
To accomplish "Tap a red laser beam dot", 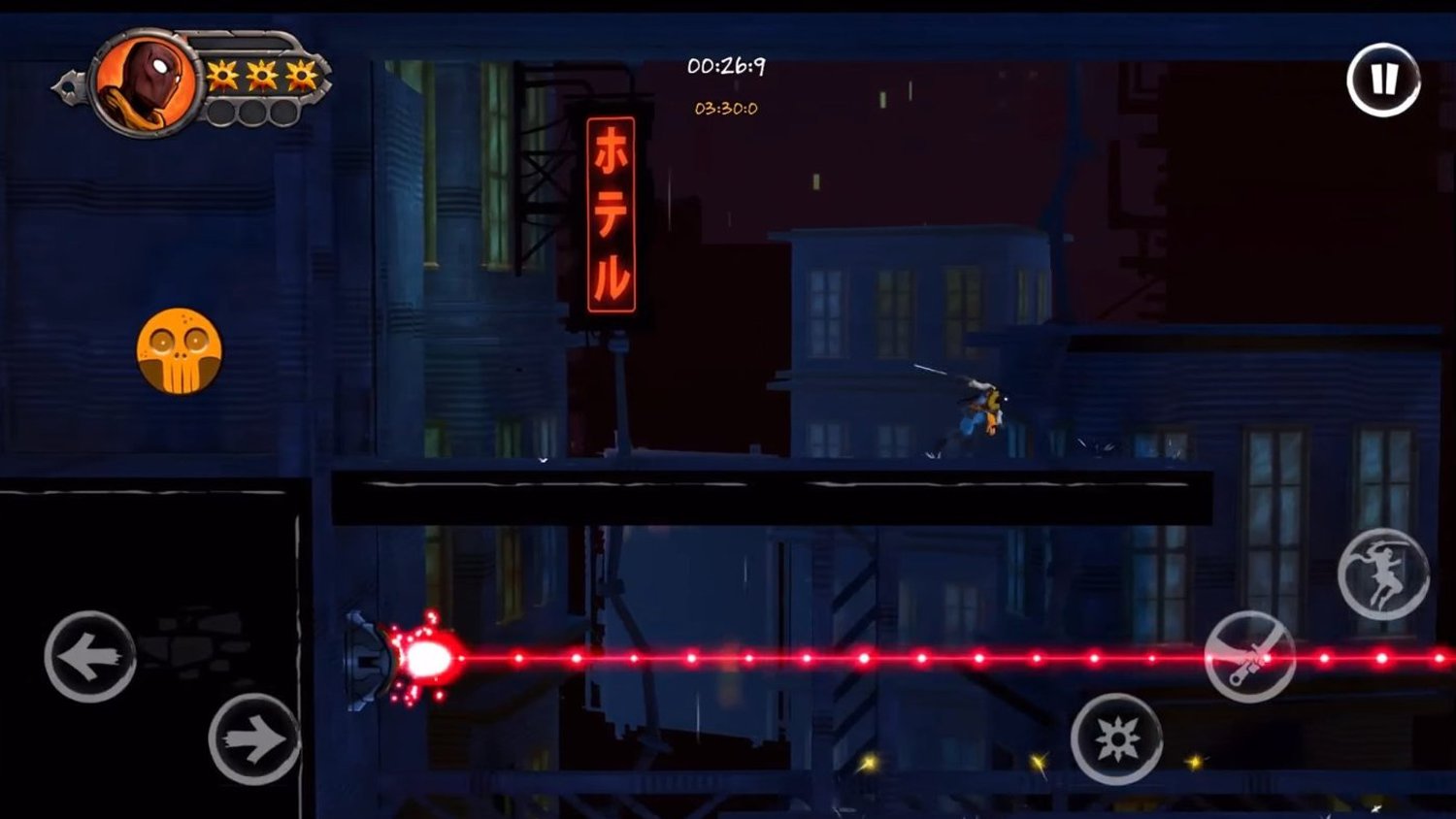I will (x=690, y=658).
